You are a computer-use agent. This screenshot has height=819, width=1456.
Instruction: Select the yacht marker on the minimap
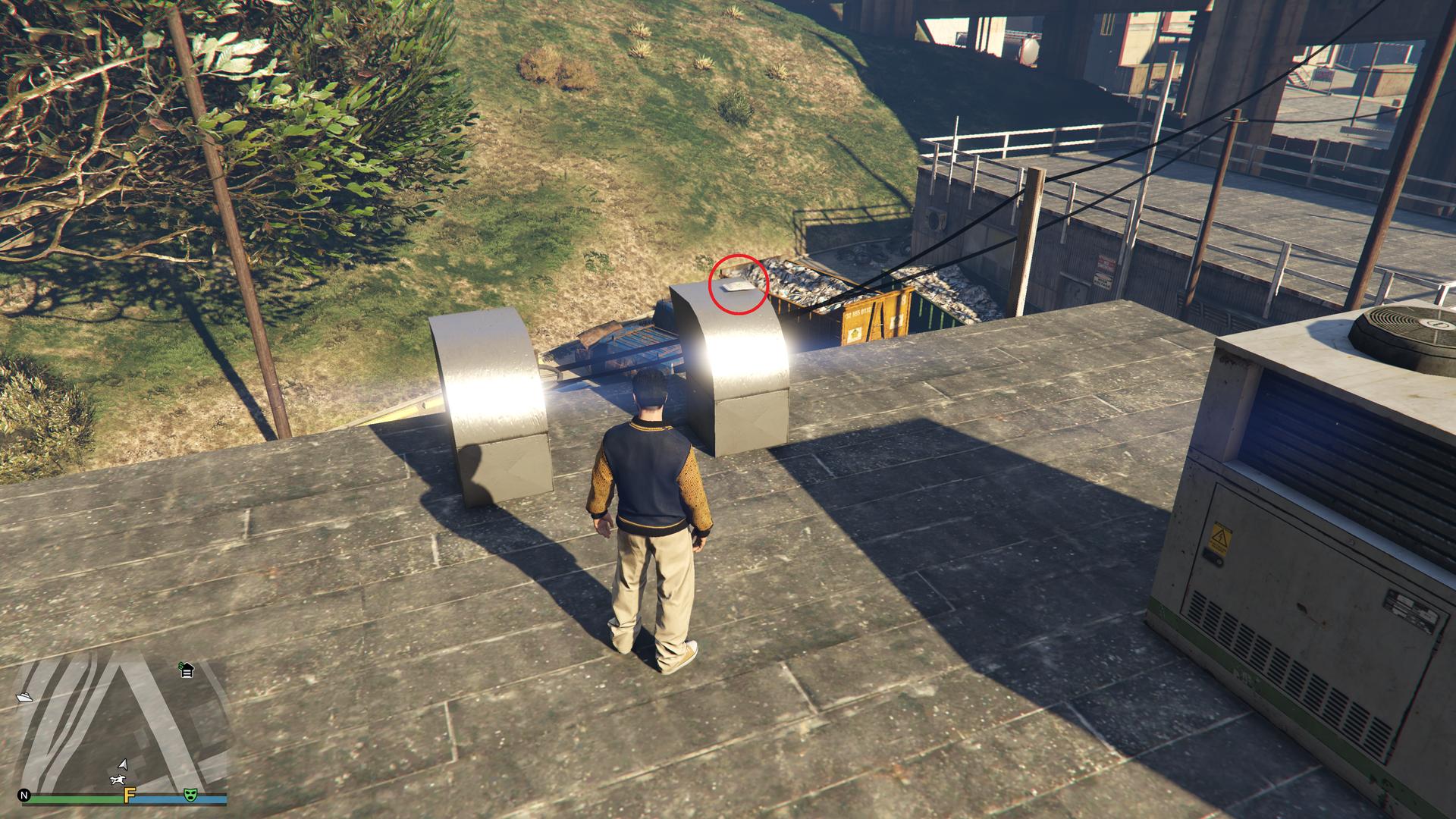(x=24, y=696)
